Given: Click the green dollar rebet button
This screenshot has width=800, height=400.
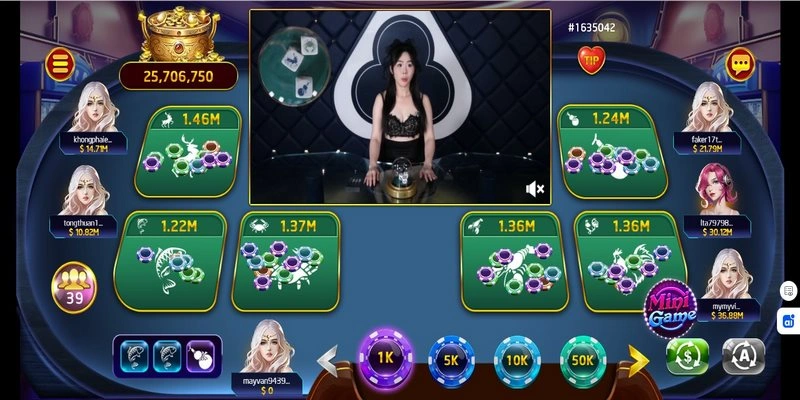Looking at the screenshot, I should coord(687,356).
